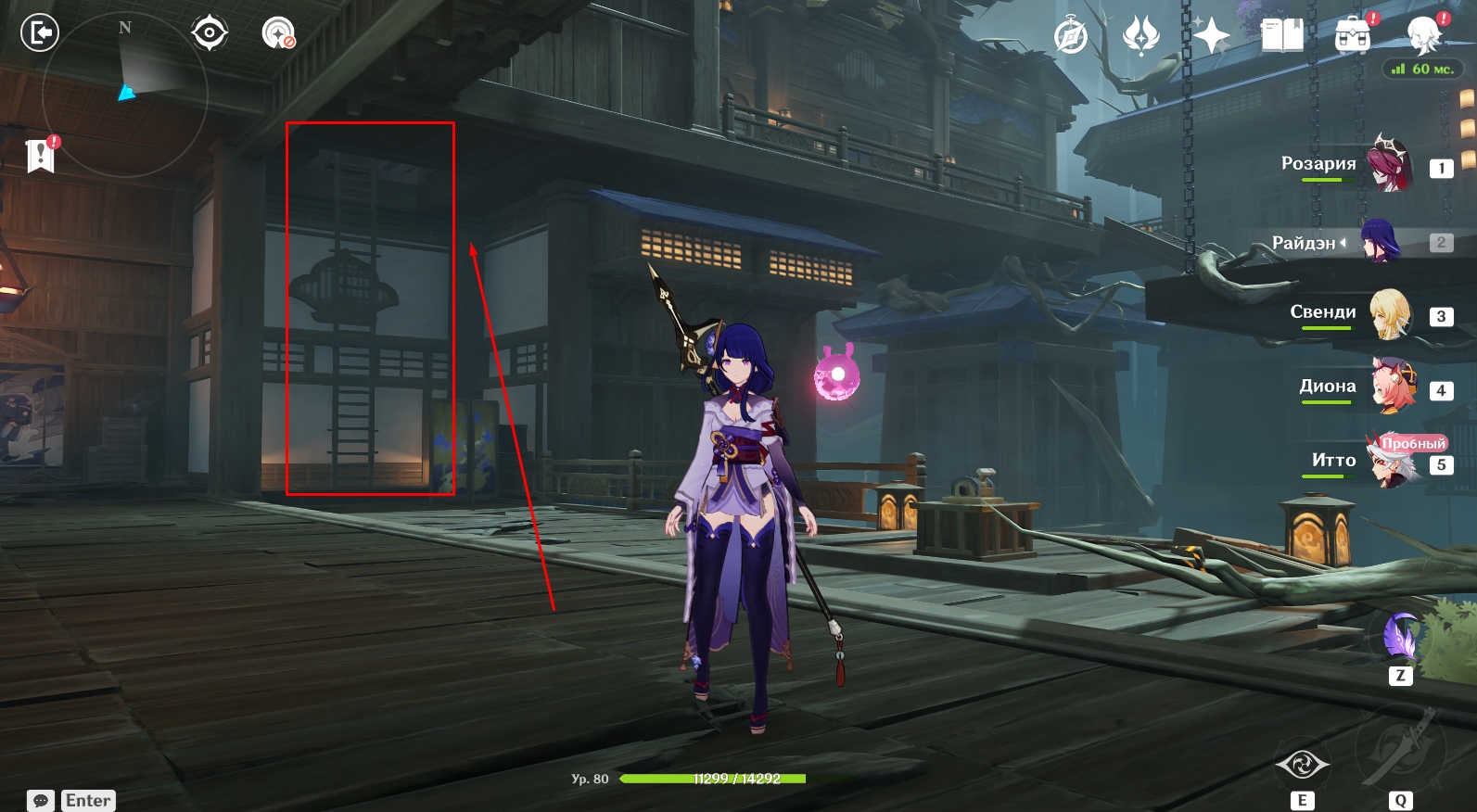This screenshot has width=1477, height=812.
Task: Click the exit domain door icon
Action: click(40, 33)
